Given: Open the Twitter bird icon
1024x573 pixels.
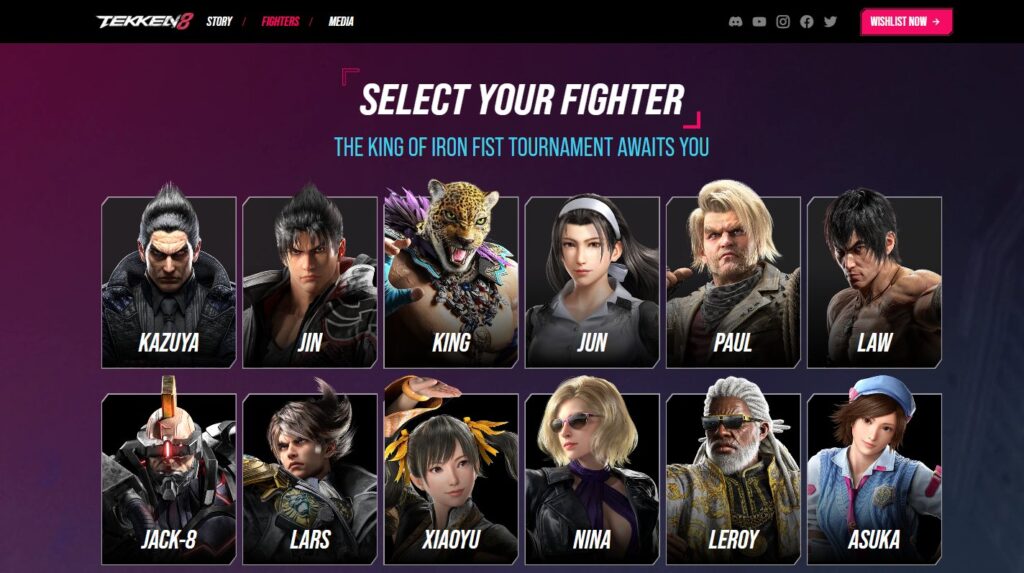Looking at the screenshot, I should click(x=830, y=21).
